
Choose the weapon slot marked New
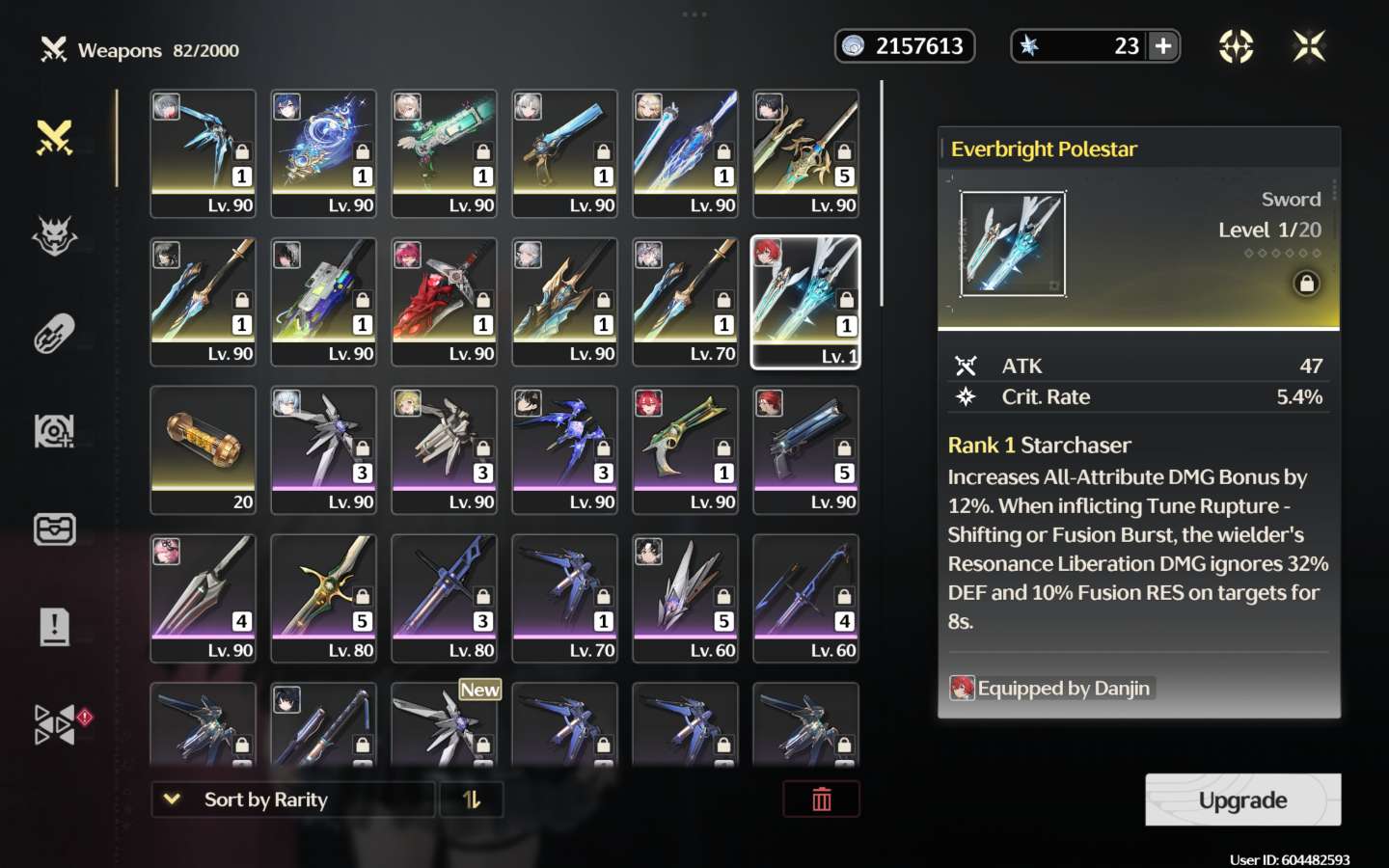click(x=444, y=723)
